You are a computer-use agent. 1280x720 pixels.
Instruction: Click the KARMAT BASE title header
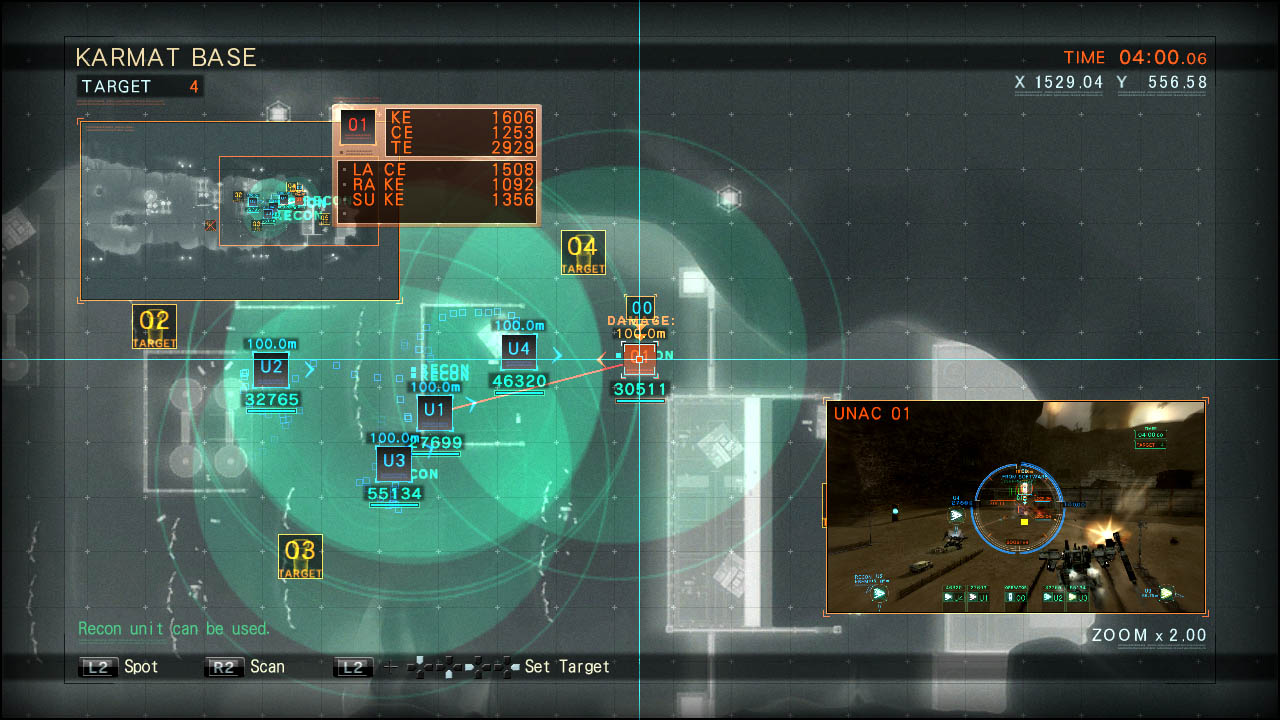pyautogui.click(x=166, y=57)
